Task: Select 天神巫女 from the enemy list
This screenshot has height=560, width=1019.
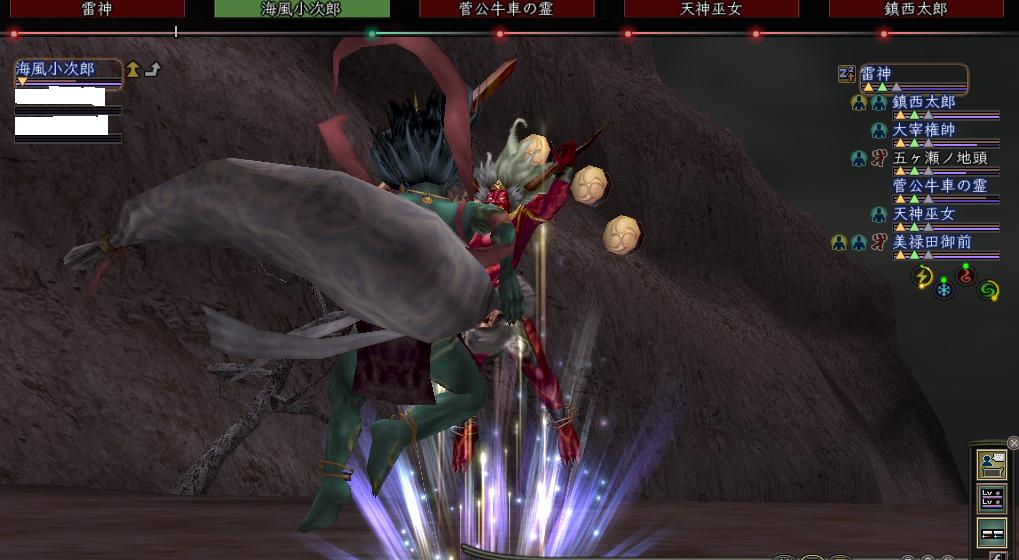Action: coord(924,214)
